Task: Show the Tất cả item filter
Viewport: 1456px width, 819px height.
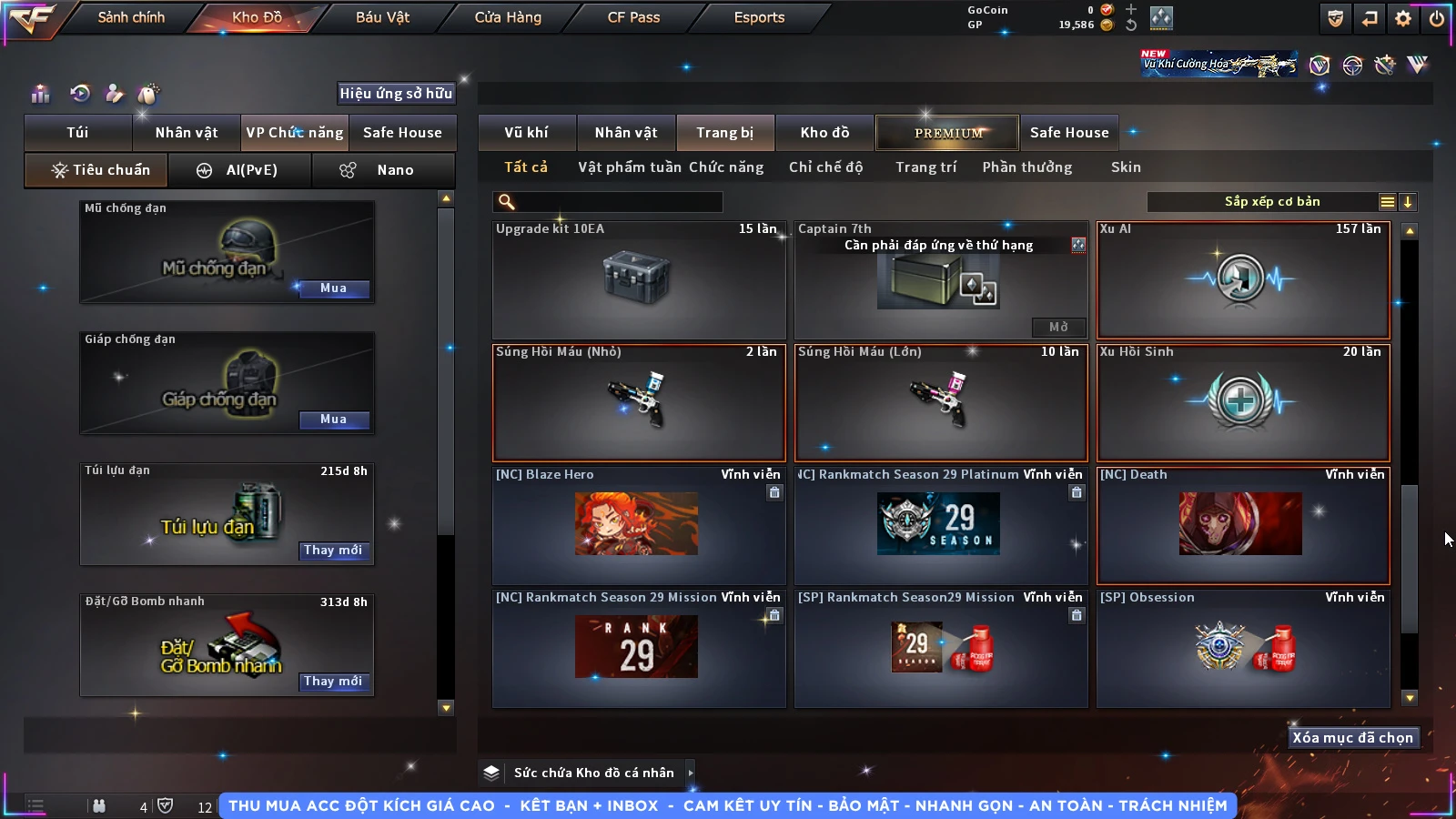Action: [526, 167]
